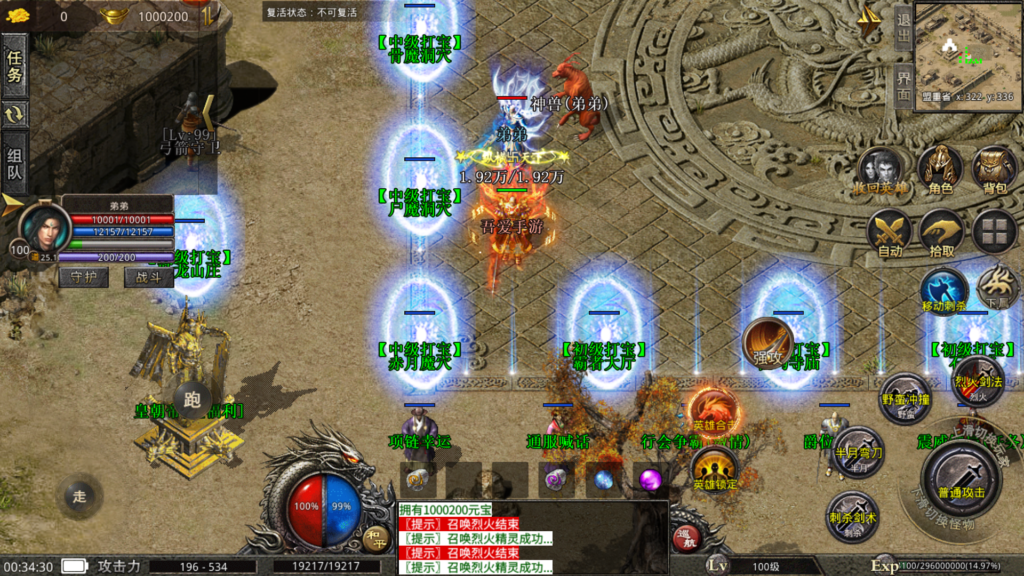Open the 任务 quest tab
1024x576 pixels.
(15, 64)
